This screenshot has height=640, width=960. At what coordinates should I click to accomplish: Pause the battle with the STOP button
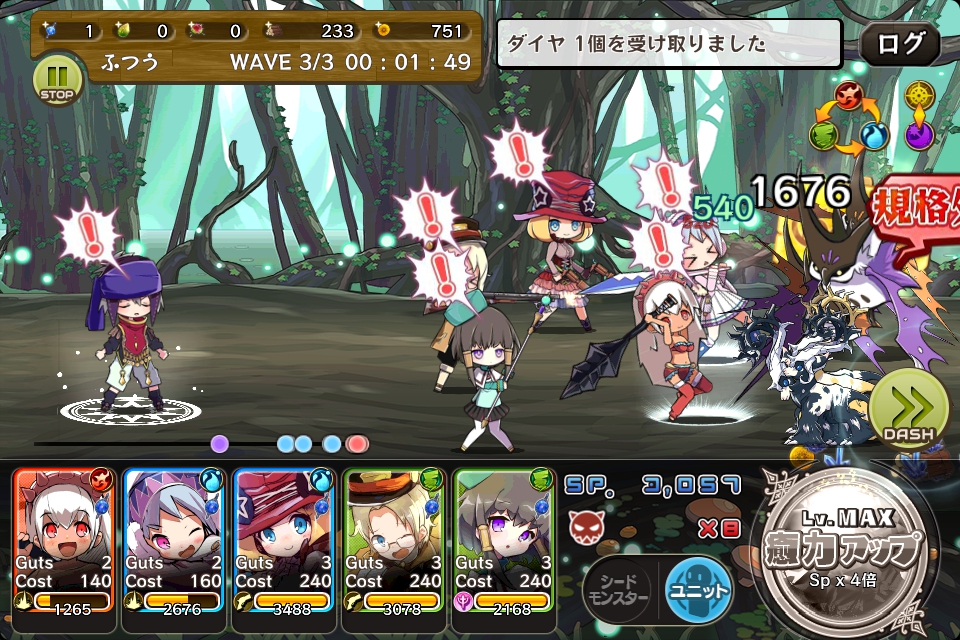57,80
